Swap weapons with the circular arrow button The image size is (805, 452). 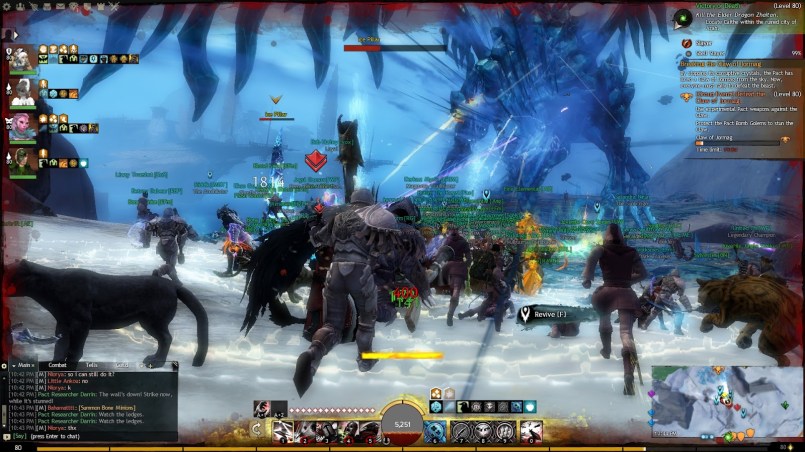pos(257,429)
